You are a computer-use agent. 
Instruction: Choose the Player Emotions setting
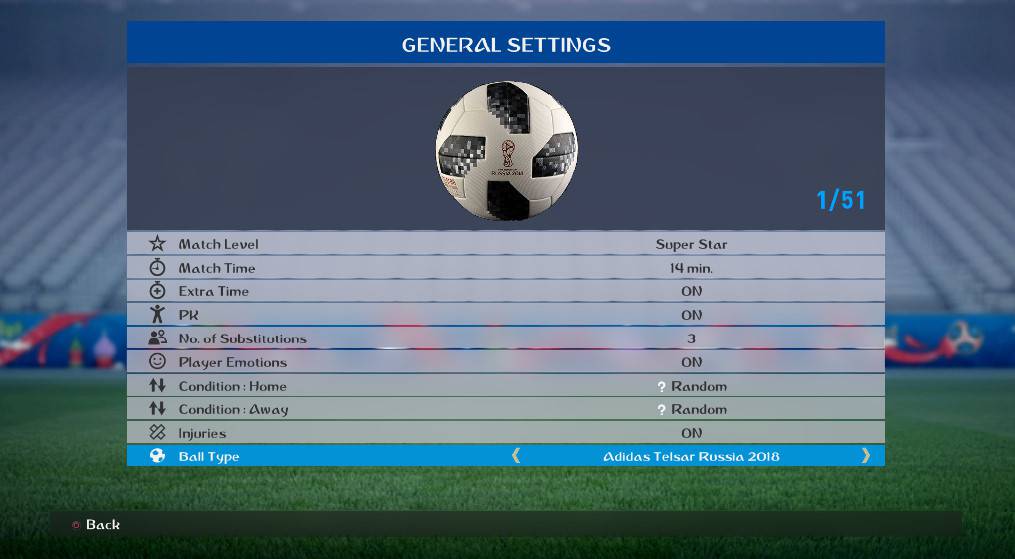(x=505, y=362)
